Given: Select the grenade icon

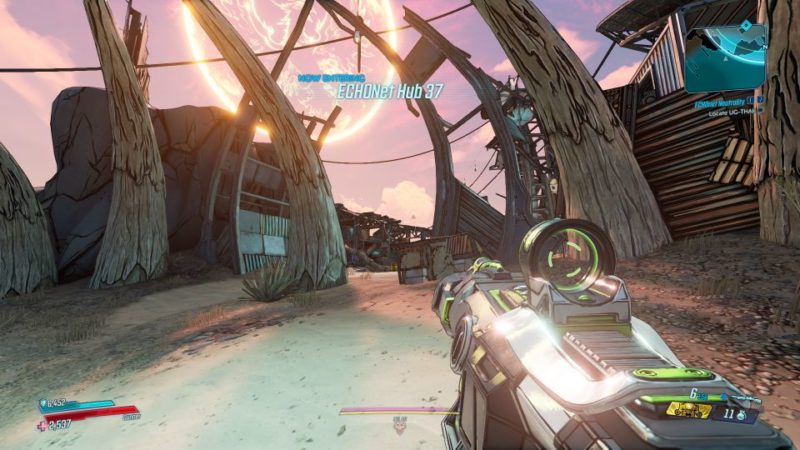Looking at the screenshot, I should pyautogui.click(x=742, y=413).
